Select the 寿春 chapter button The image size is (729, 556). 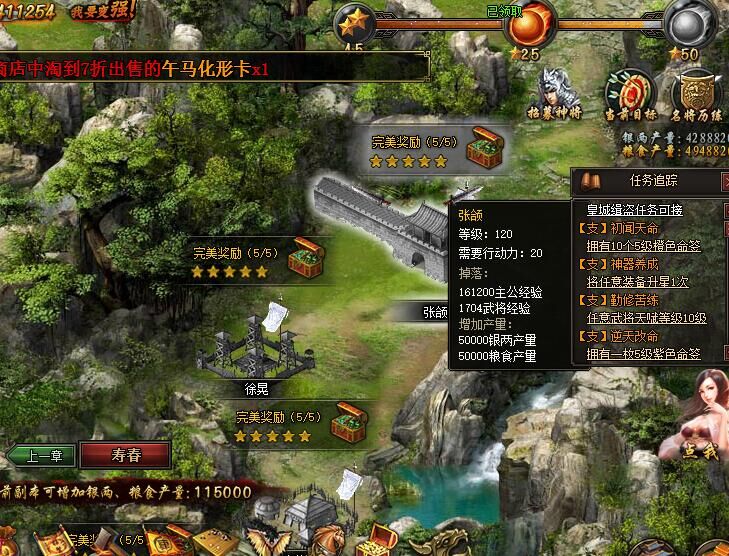click(x=126, y=455)
